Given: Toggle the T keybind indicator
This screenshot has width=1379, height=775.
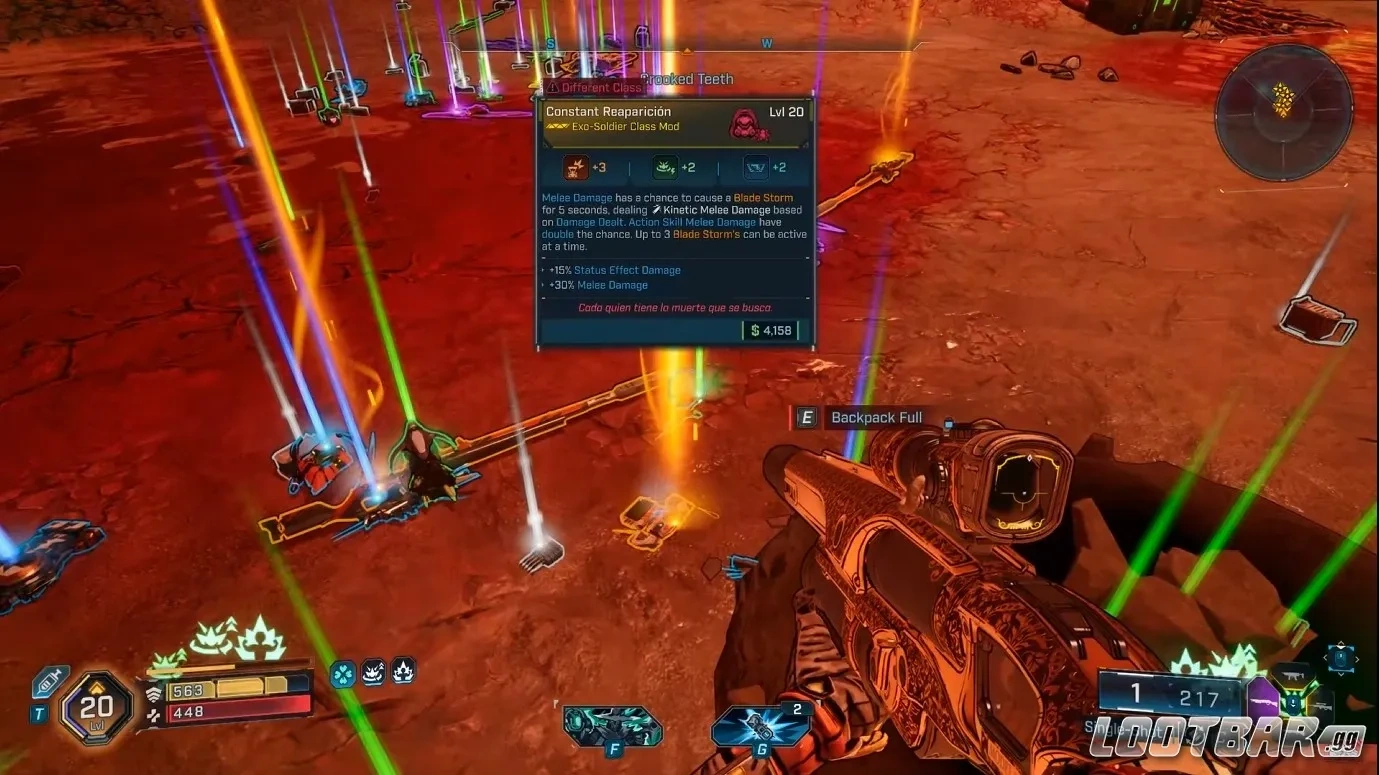Looking at the screenshot, I should point(39,713).
